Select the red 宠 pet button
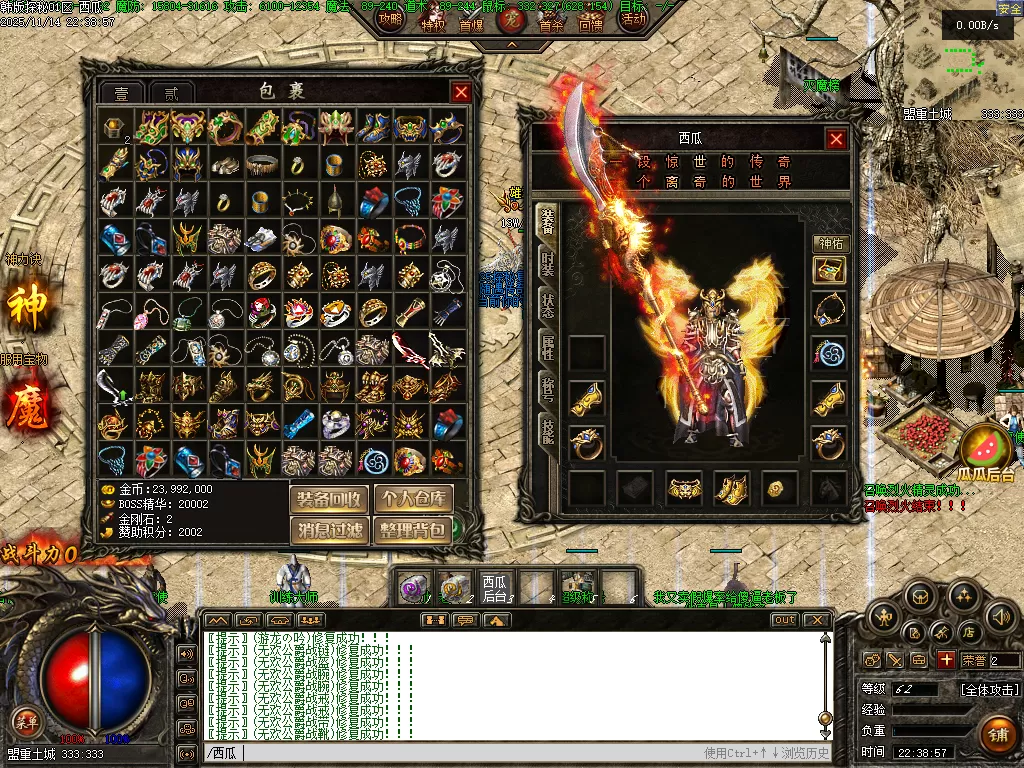Viewport: 1024px width, 768px height. coord(511,19)
